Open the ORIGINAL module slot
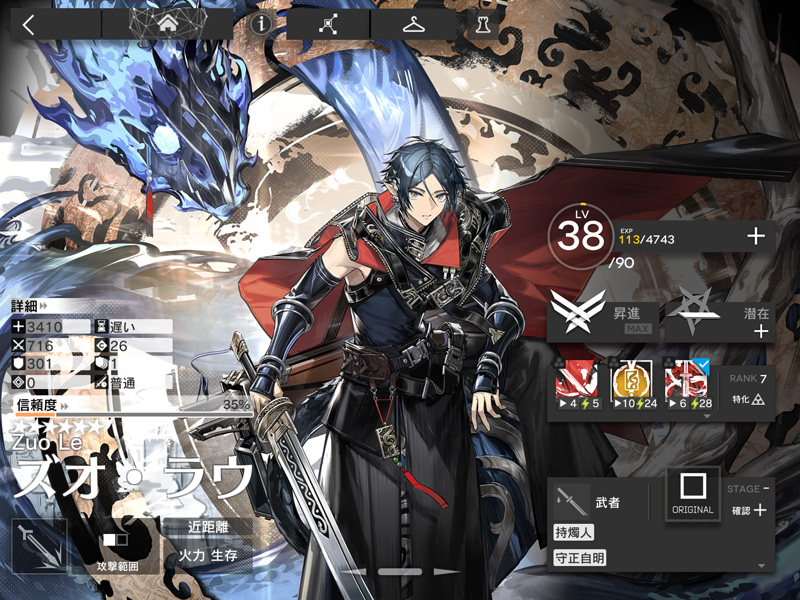The height and width of the screenshot is (600, 800). pos(692,494)
